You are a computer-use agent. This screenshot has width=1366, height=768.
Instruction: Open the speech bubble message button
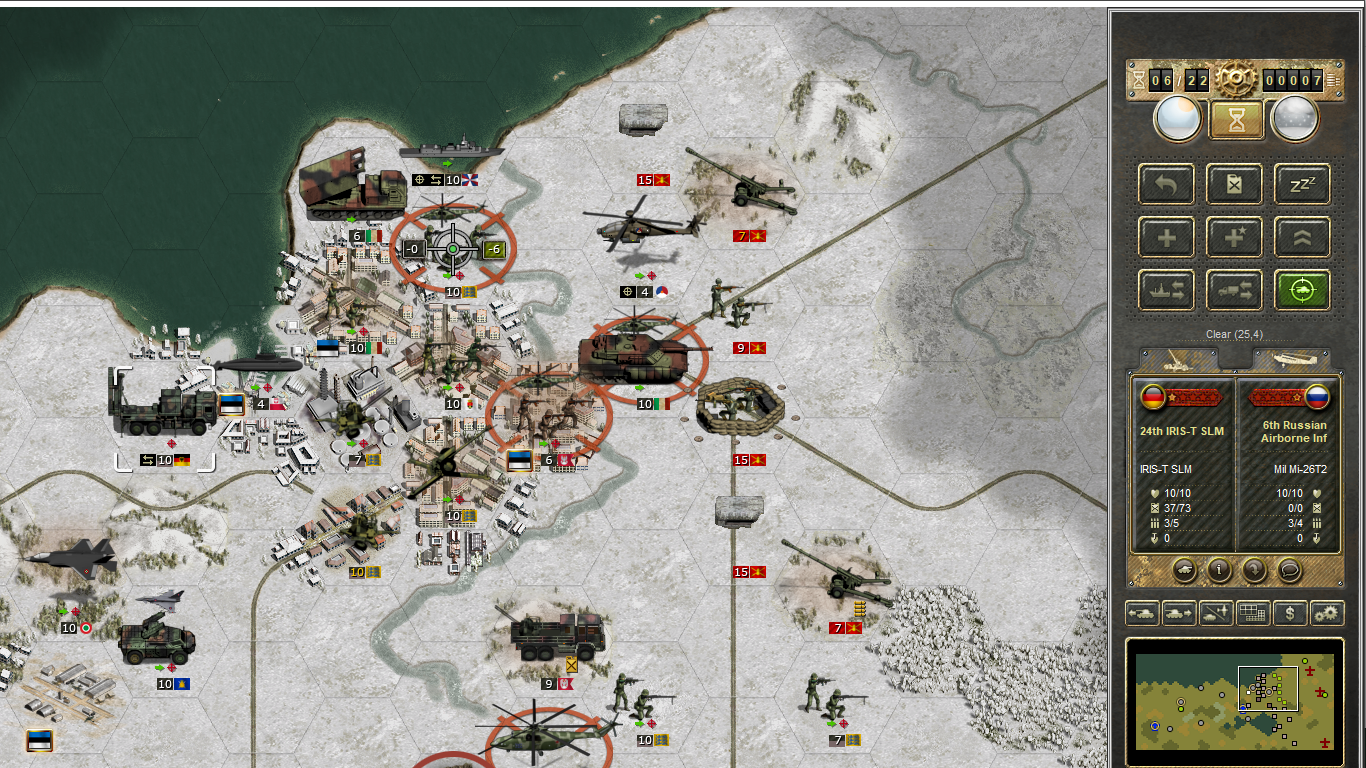[1291, 570]
